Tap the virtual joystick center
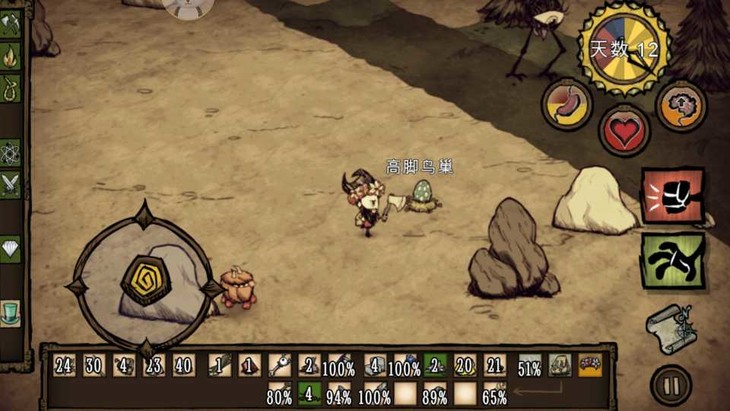The height and width of the screenshot is (411, 730). click(x=146, y=281)
